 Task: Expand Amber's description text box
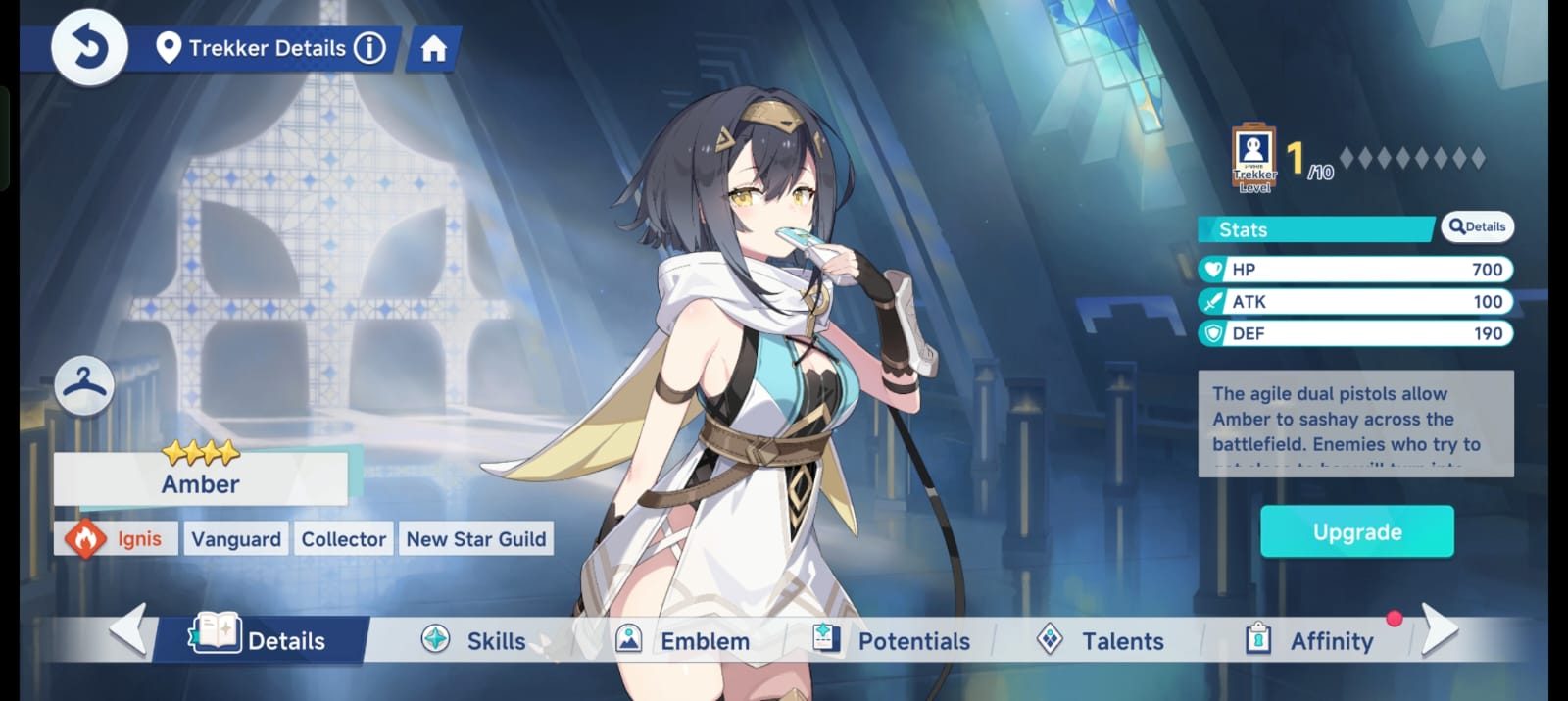(x=1355, y=424)
